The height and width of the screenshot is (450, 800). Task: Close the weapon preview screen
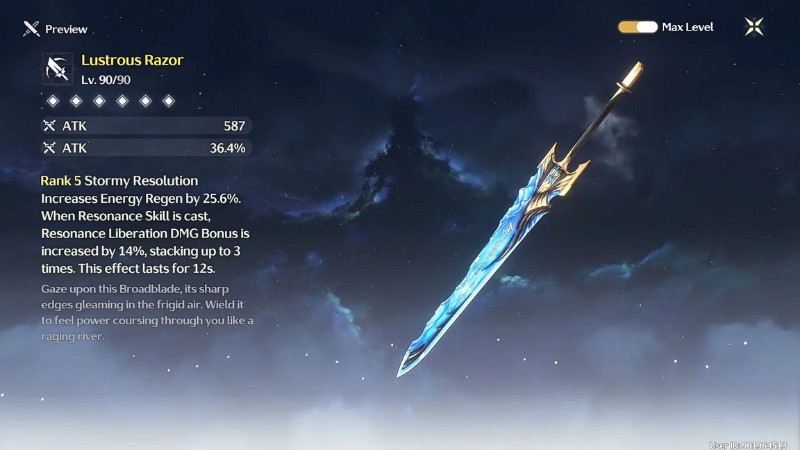[x=754, y=27]
